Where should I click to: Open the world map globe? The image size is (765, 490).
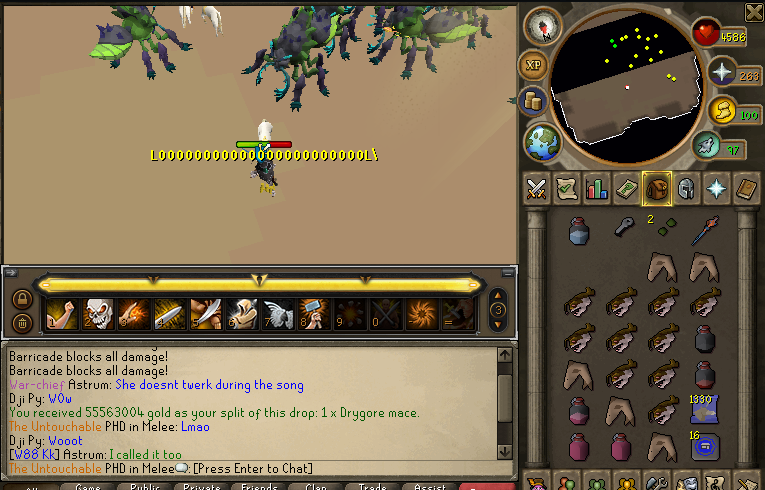[541, 141]
